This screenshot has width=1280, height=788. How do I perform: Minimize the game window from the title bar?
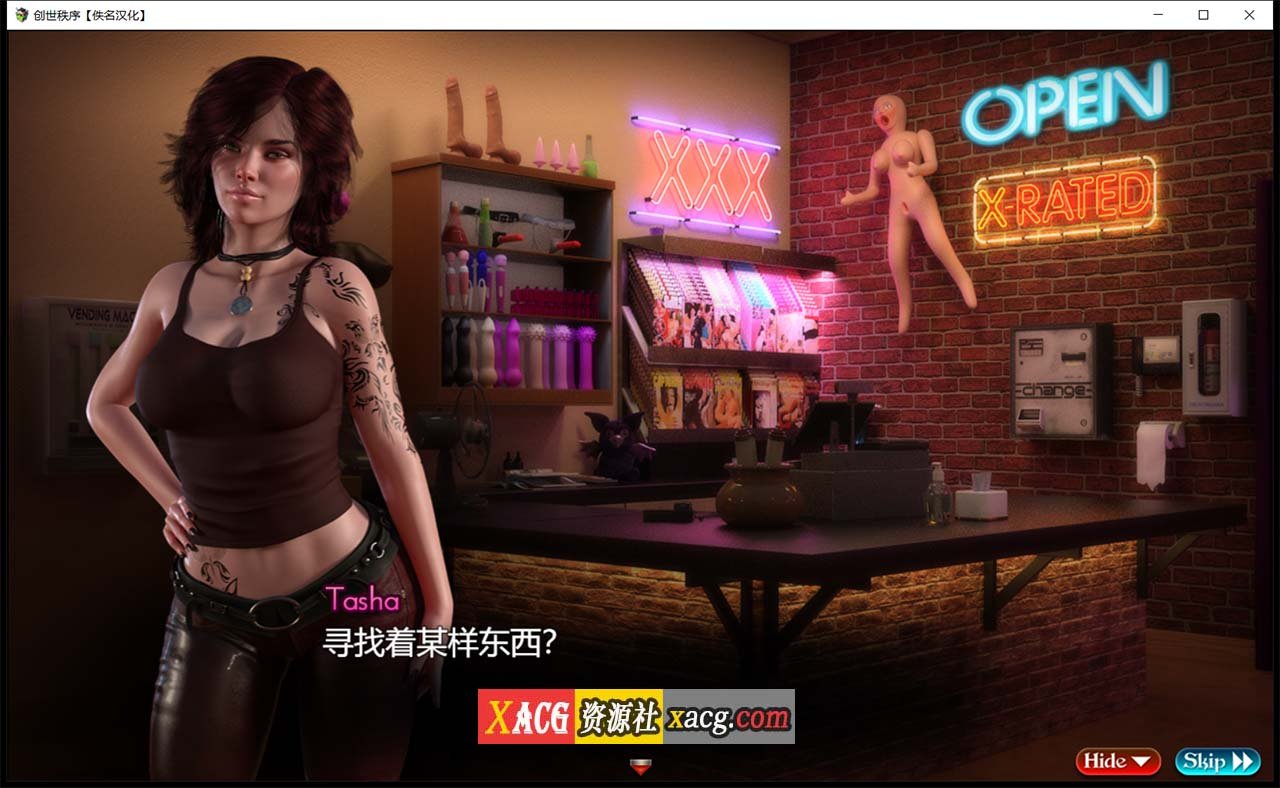1156,15
